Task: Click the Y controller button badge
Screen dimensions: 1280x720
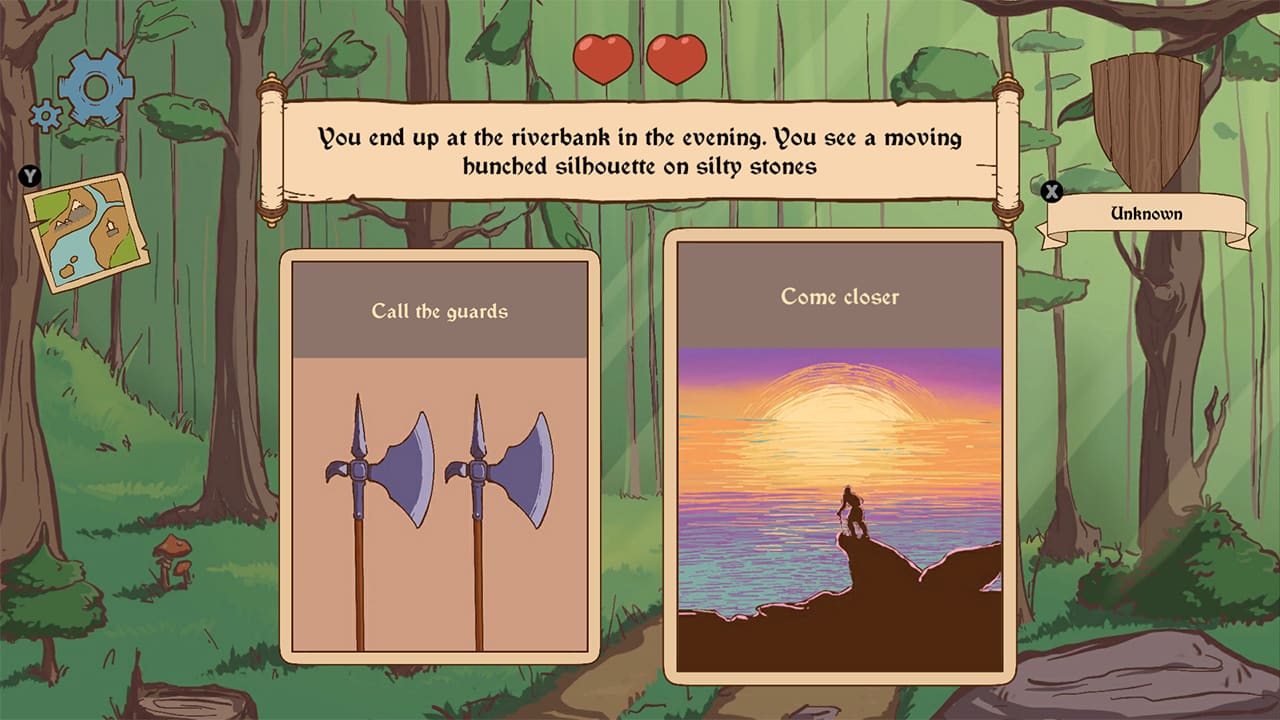Action: 28,175
